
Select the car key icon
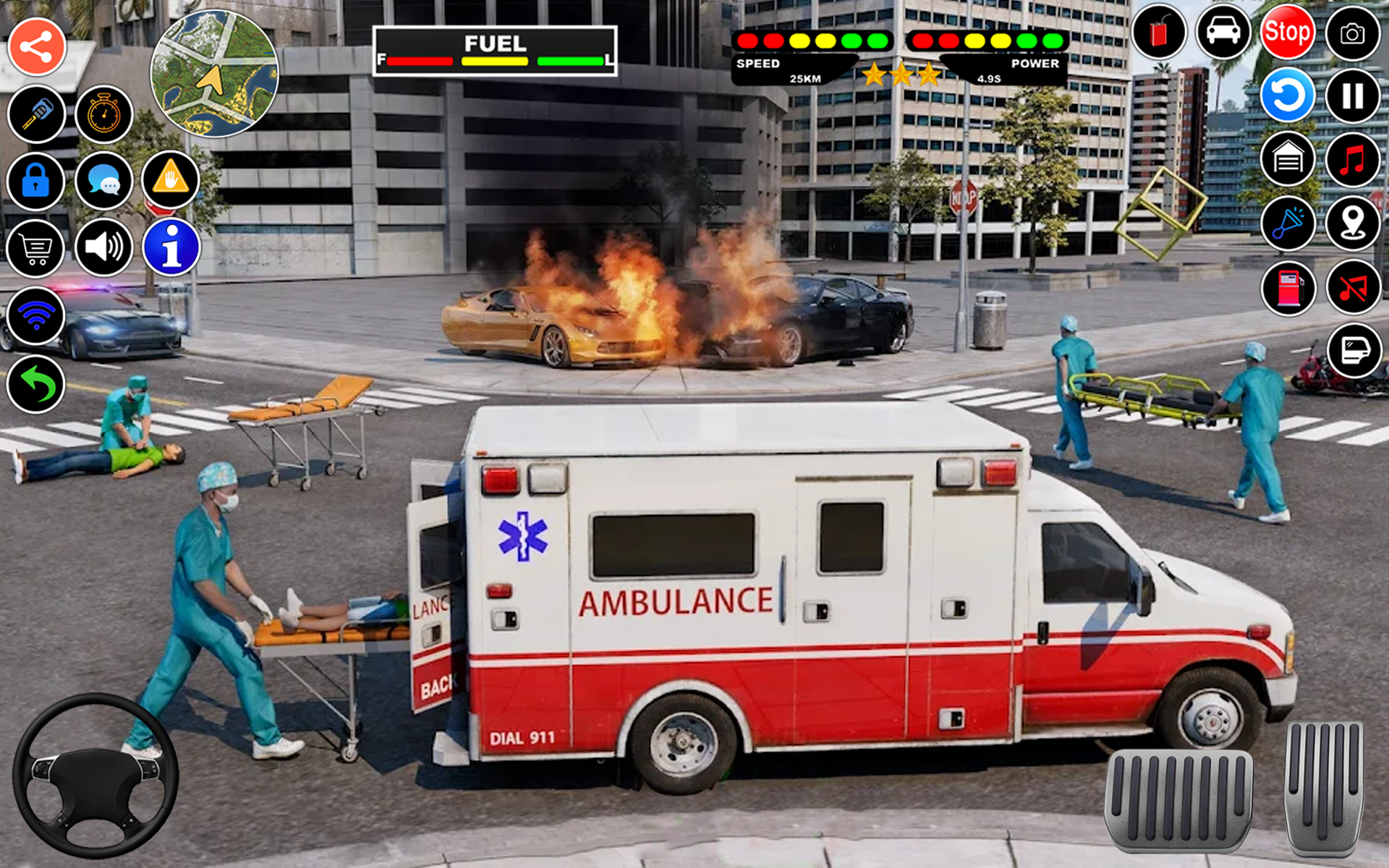pos(36,114)
